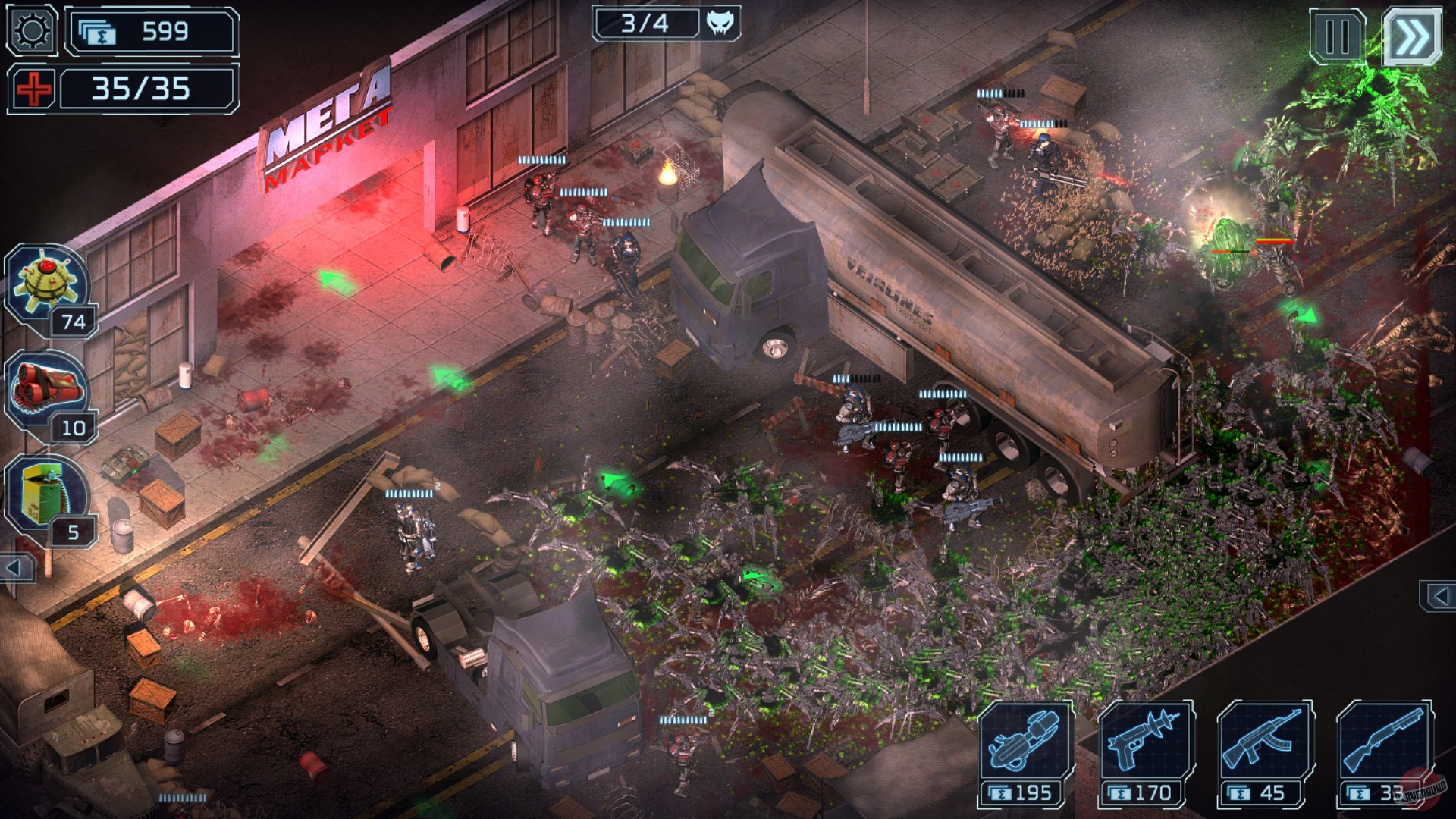Open the settings gear menu

tap(30, 30)
